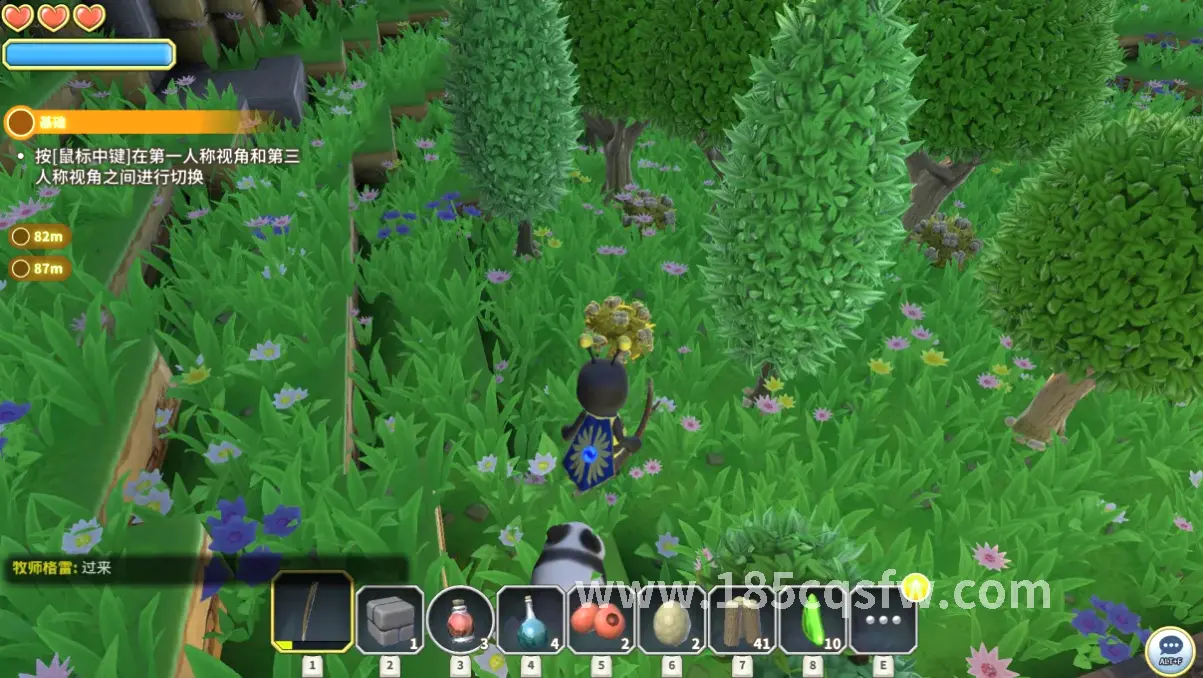Select the green crystal hotbar slot
The width and height of the screenshot is (1203, 678).
(x=812, y=619)
